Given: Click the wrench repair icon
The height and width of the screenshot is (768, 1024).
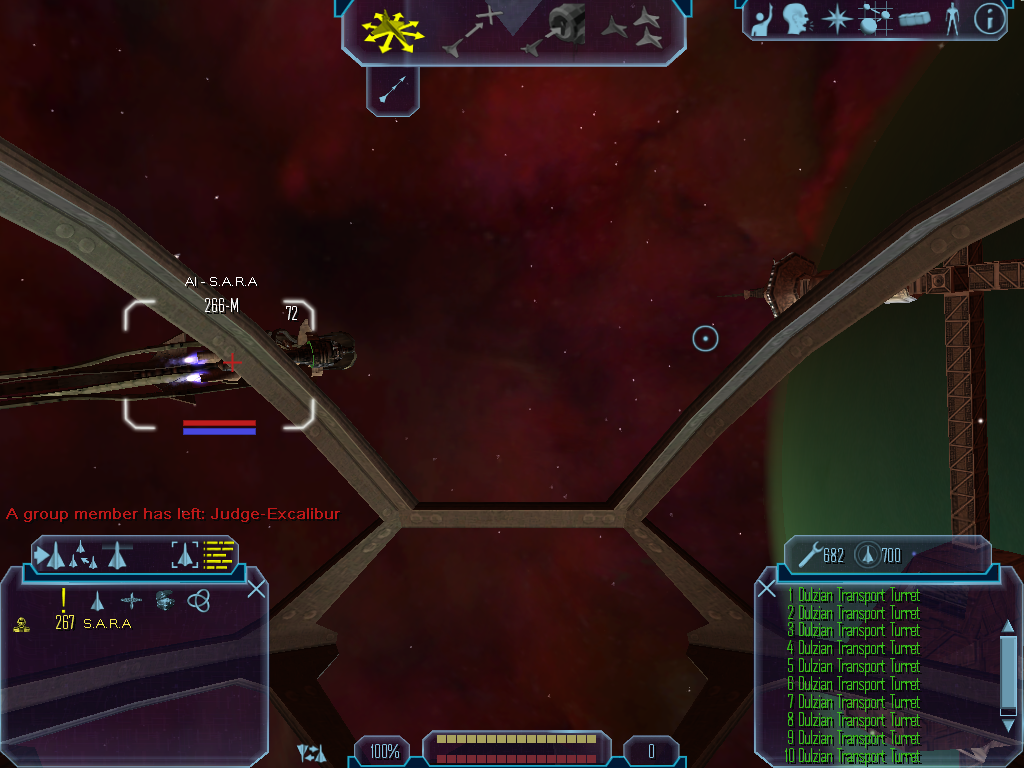Looking at the screenshot, I should point(810,554).
